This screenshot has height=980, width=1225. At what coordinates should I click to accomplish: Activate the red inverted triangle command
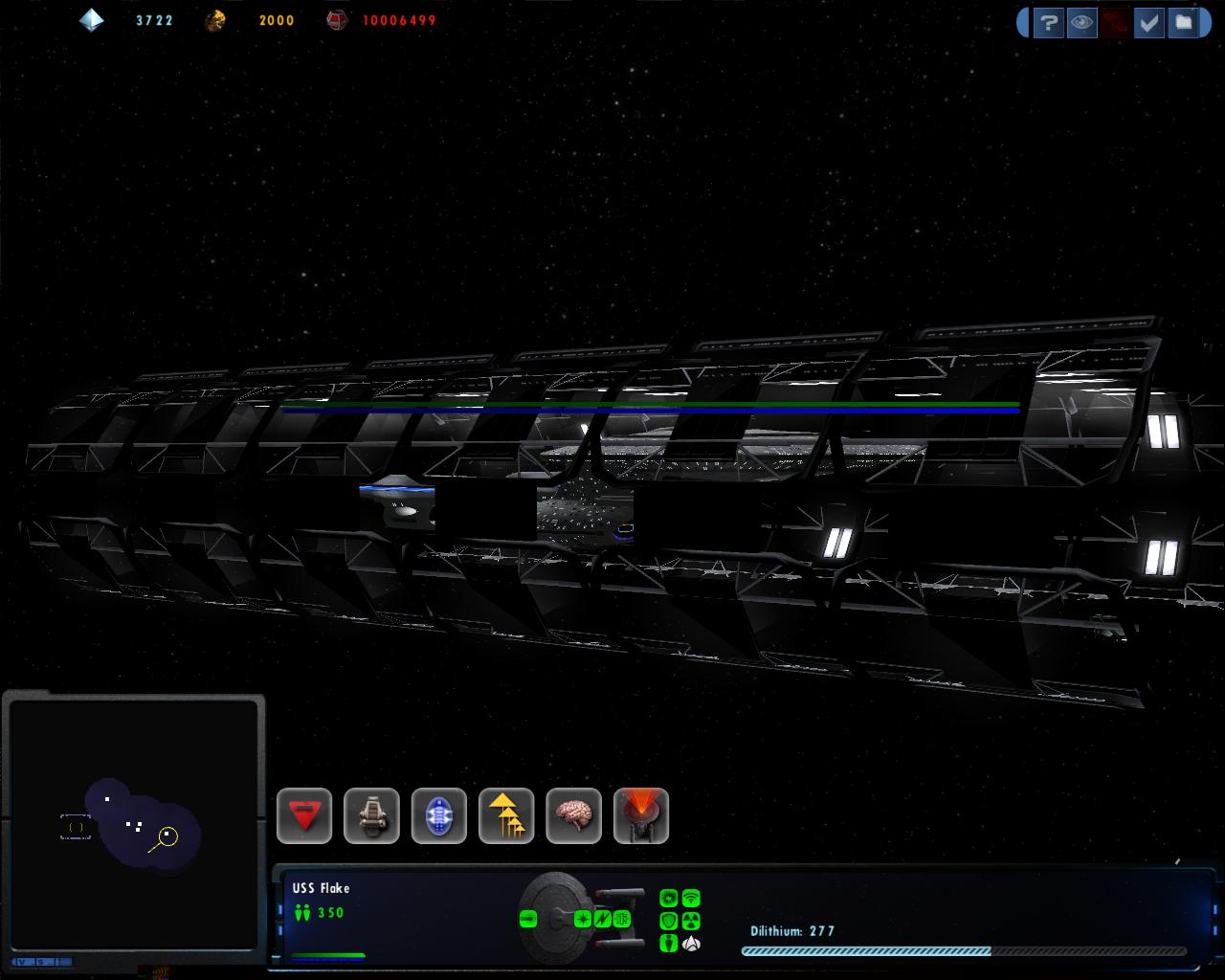[x=304, y=816]
